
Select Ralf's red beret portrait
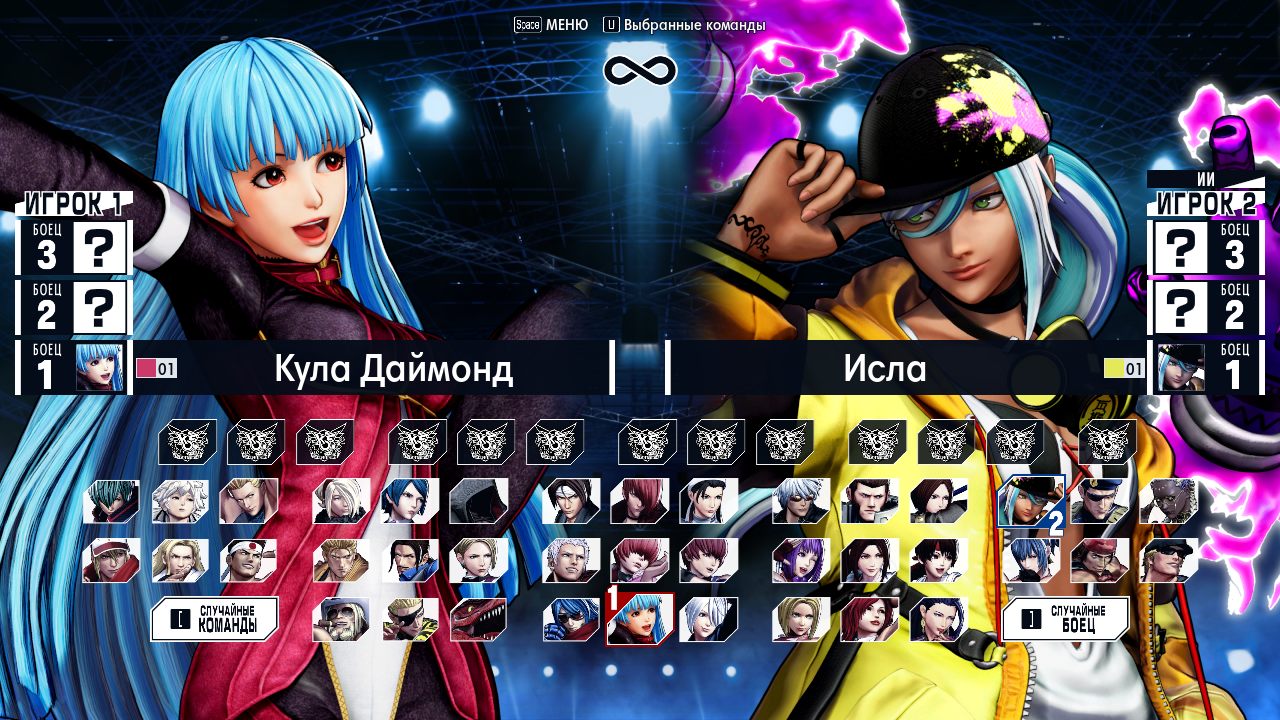coord(1100,562)
